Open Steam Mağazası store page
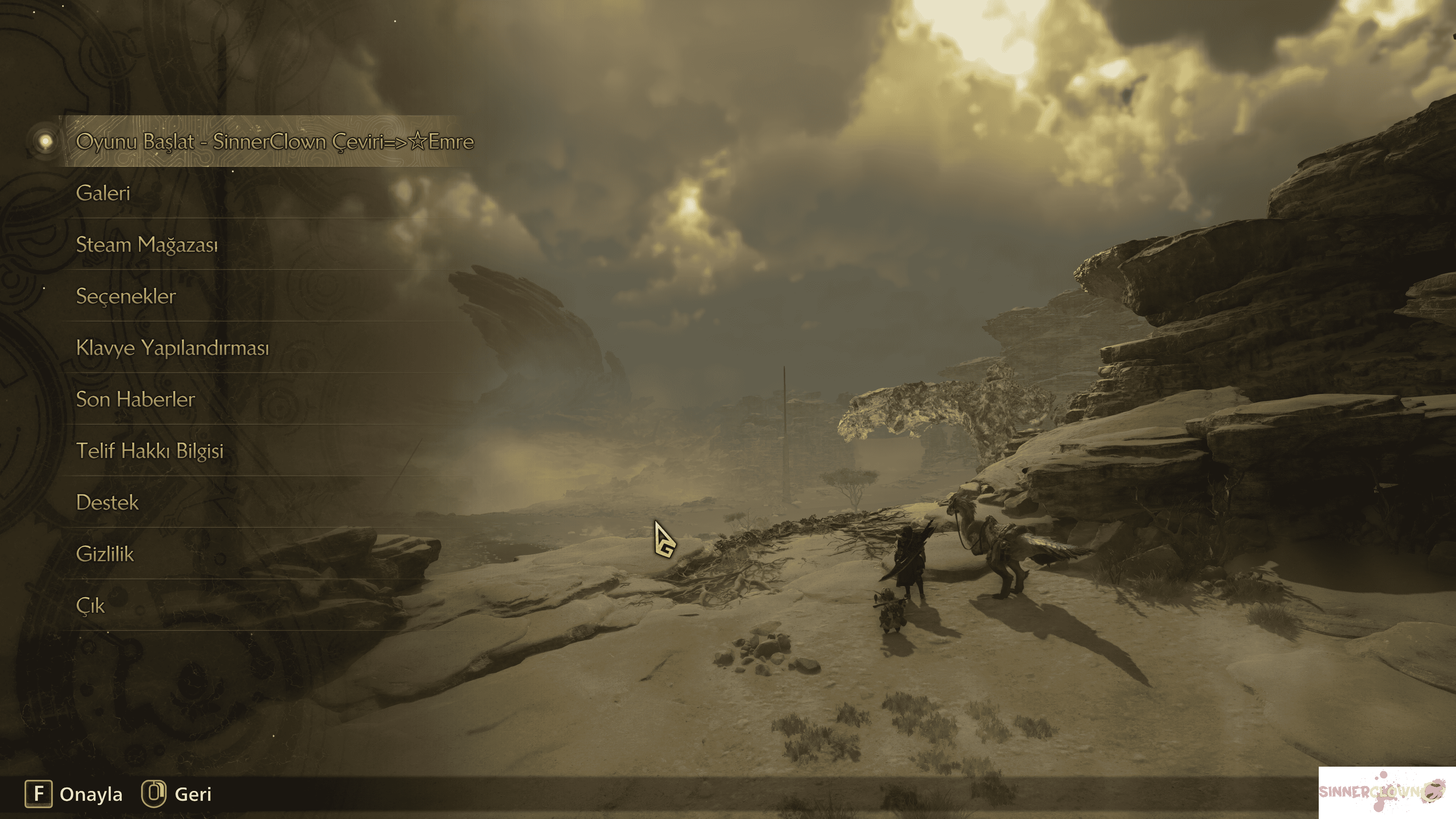Viewport: 1456px width, 819px height. [147, 245]
